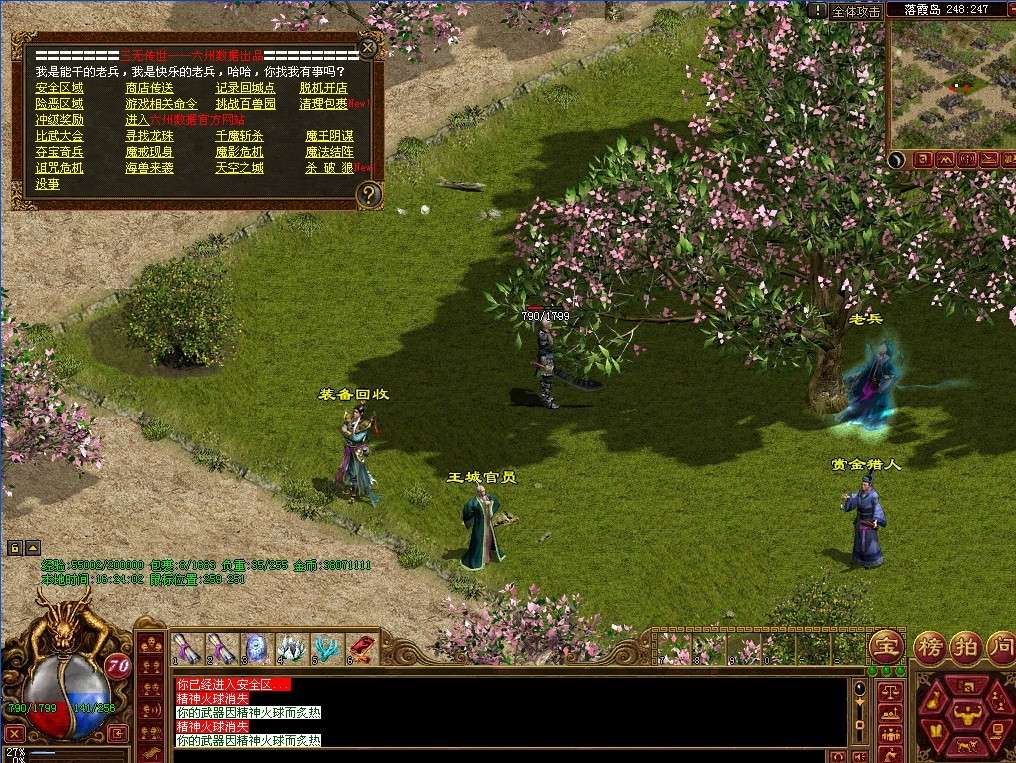The width and height of the screenshot is (1016, 763).
Task: Use the red book item in slot 6
Action: (360, 648)
